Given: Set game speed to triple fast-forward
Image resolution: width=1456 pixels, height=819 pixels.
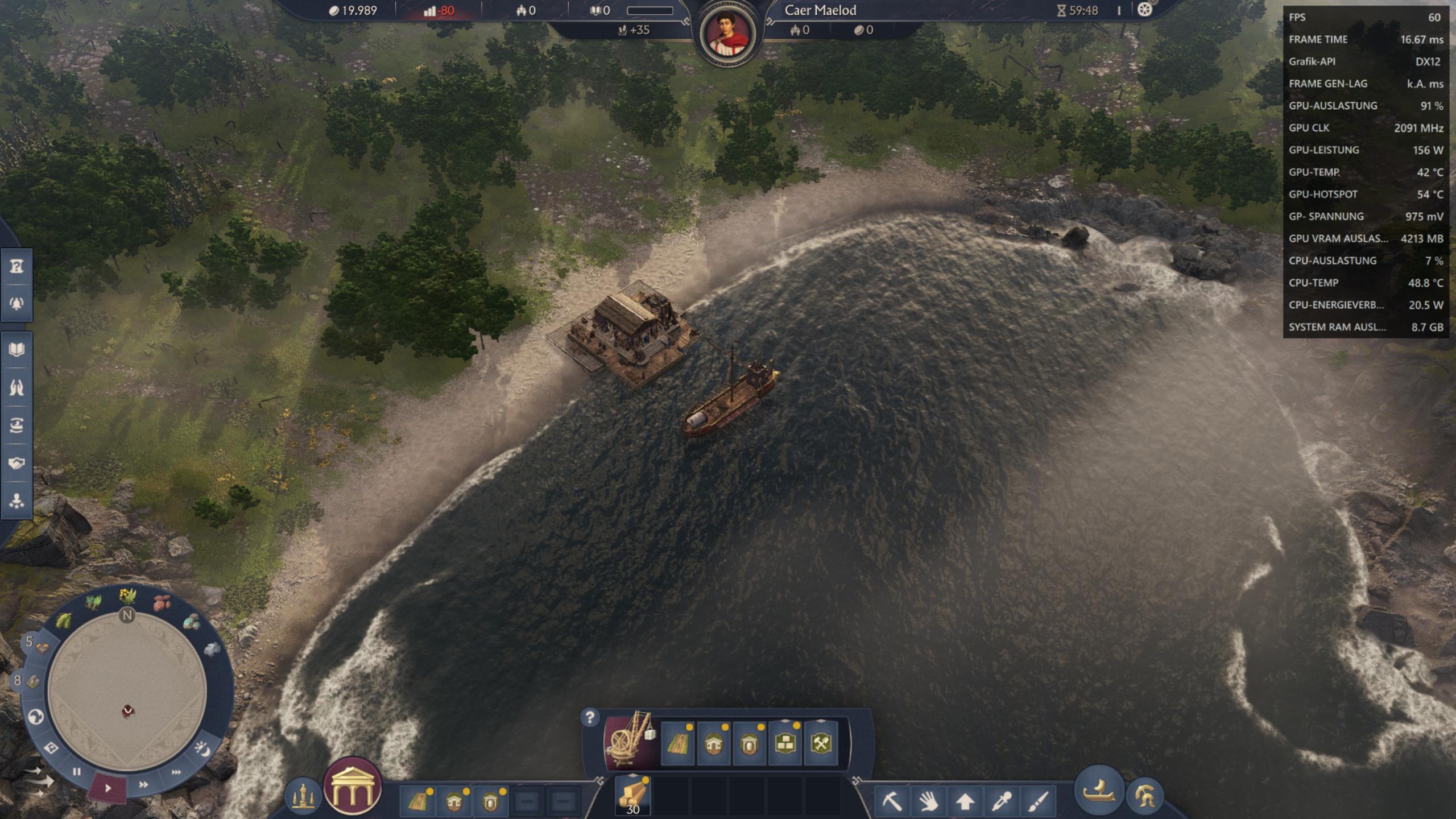Looking at the screenshot, I should (x=176, y=772).
